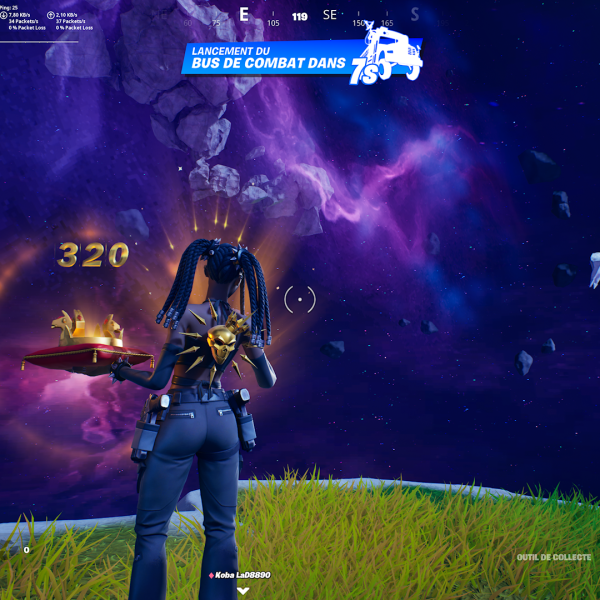
Task: Click the compass bar showing E and SE
Action: point(300,16)
